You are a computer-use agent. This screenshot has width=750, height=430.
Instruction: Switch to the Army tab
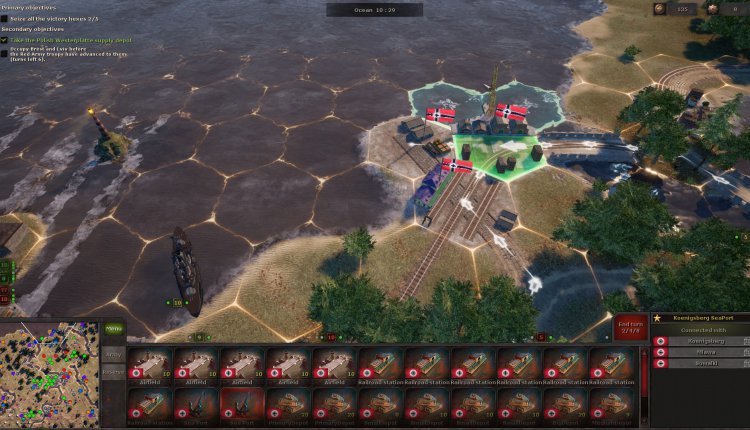[113, 355]
